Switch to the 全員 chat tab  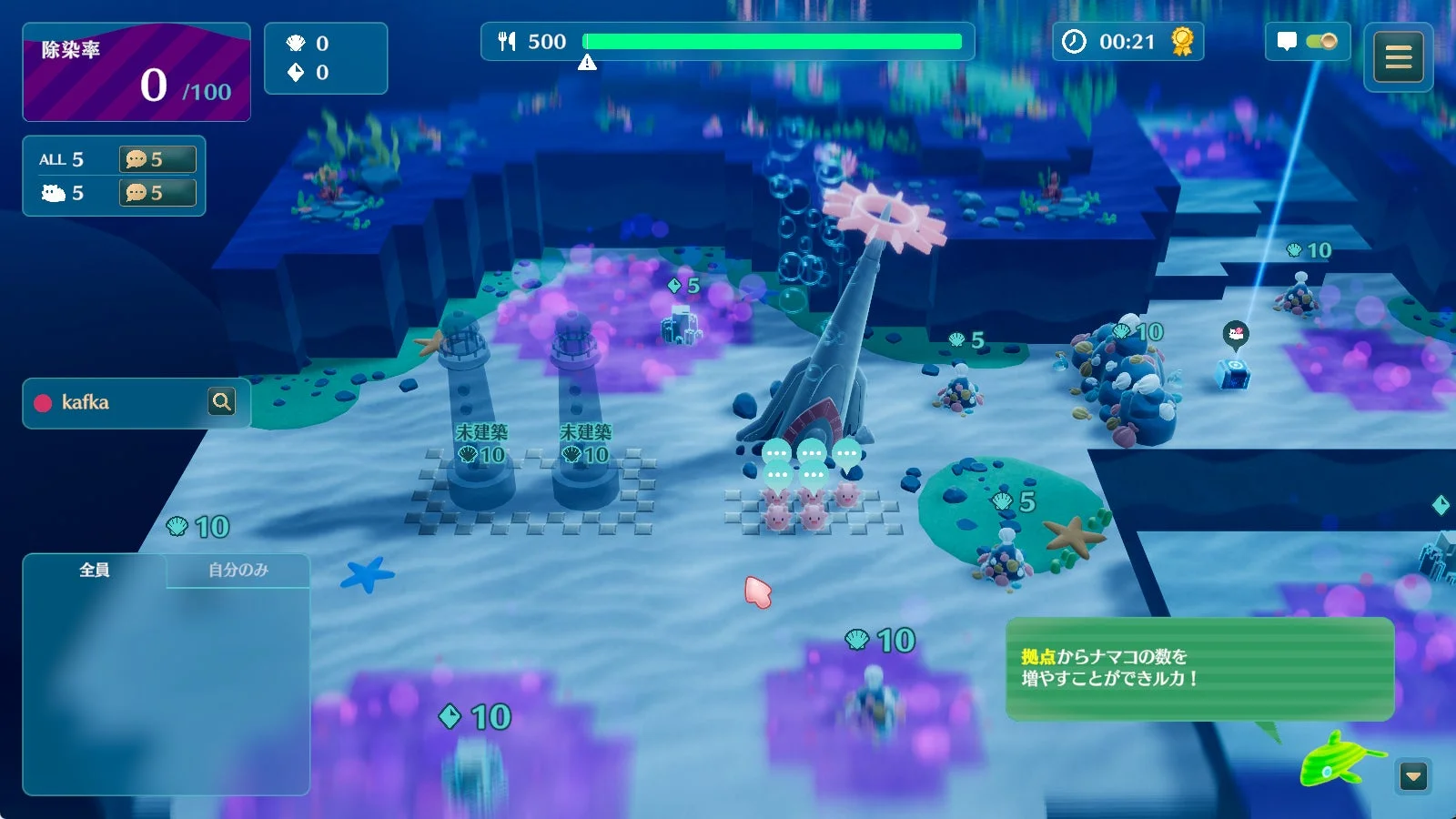click(x=95, y=569)
